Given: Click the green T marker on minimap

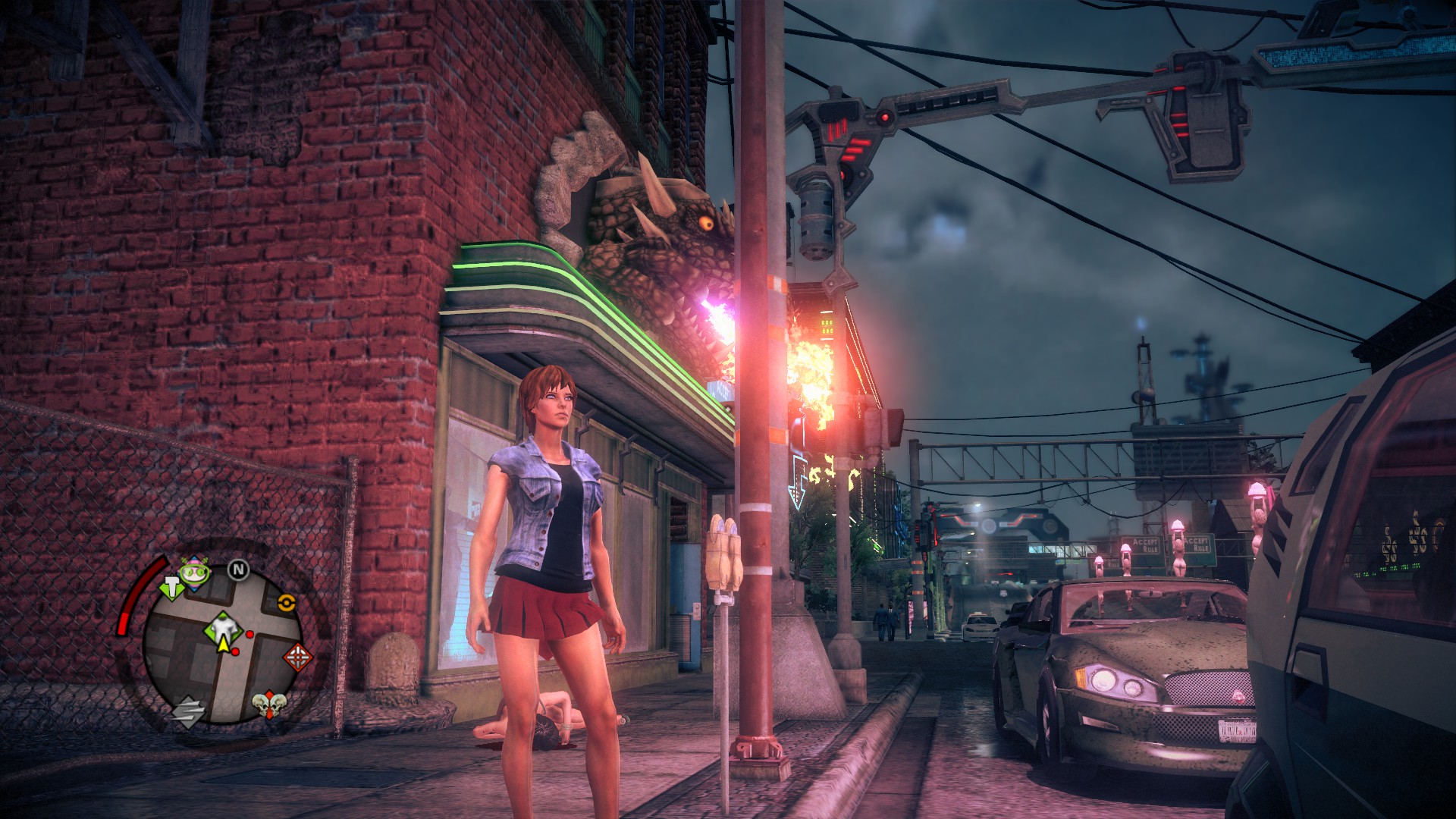Looking at the screenshot, I should point(171,587).
